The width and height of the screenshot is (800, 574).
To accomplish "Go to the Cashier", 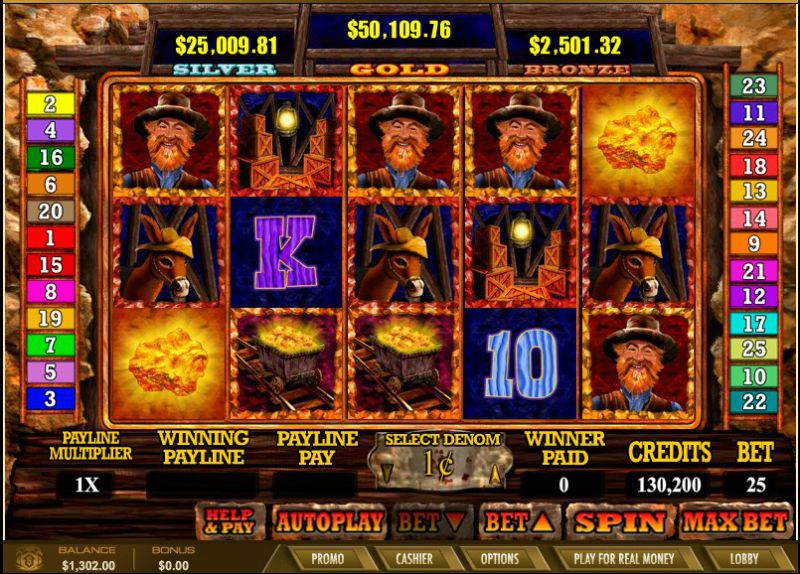I will (x=413, y=558).
